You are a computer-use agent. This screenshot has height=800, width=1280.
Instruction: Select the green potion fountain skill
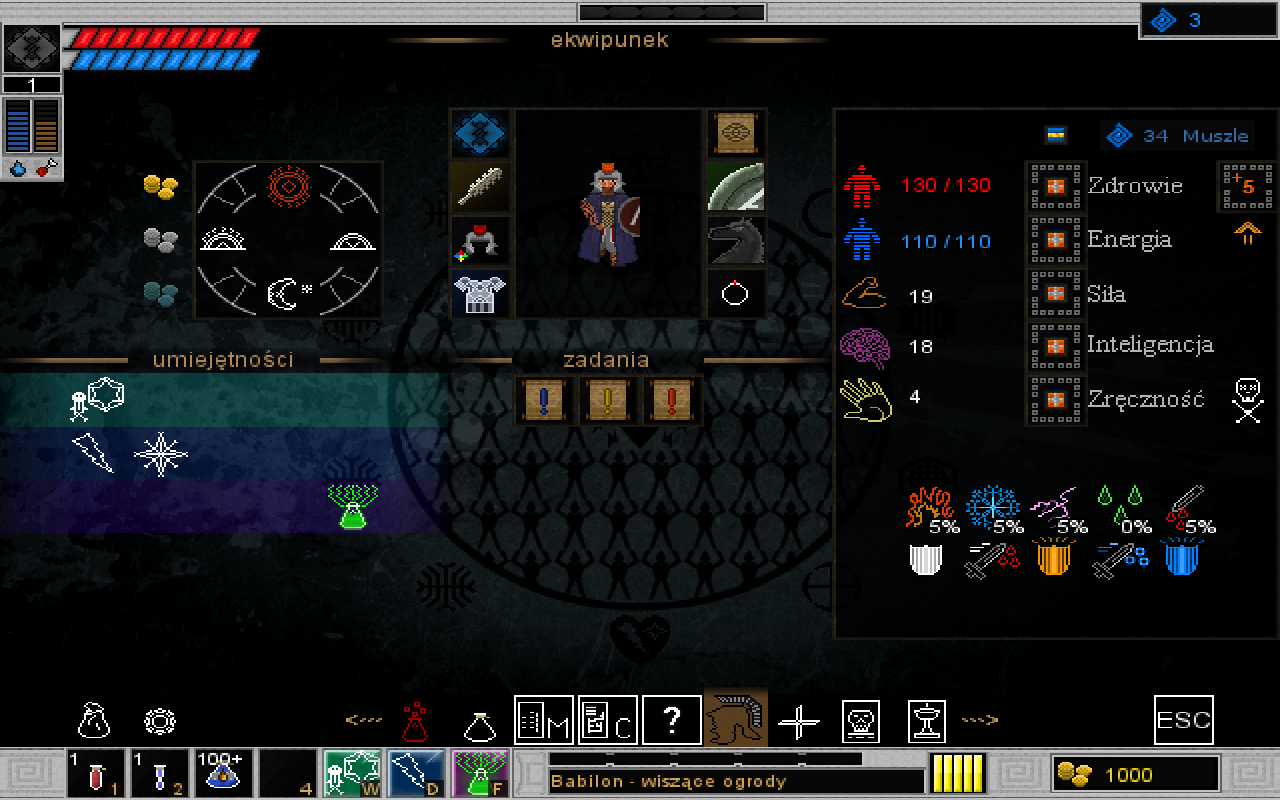pyautogui.click(x=351, y=505)
